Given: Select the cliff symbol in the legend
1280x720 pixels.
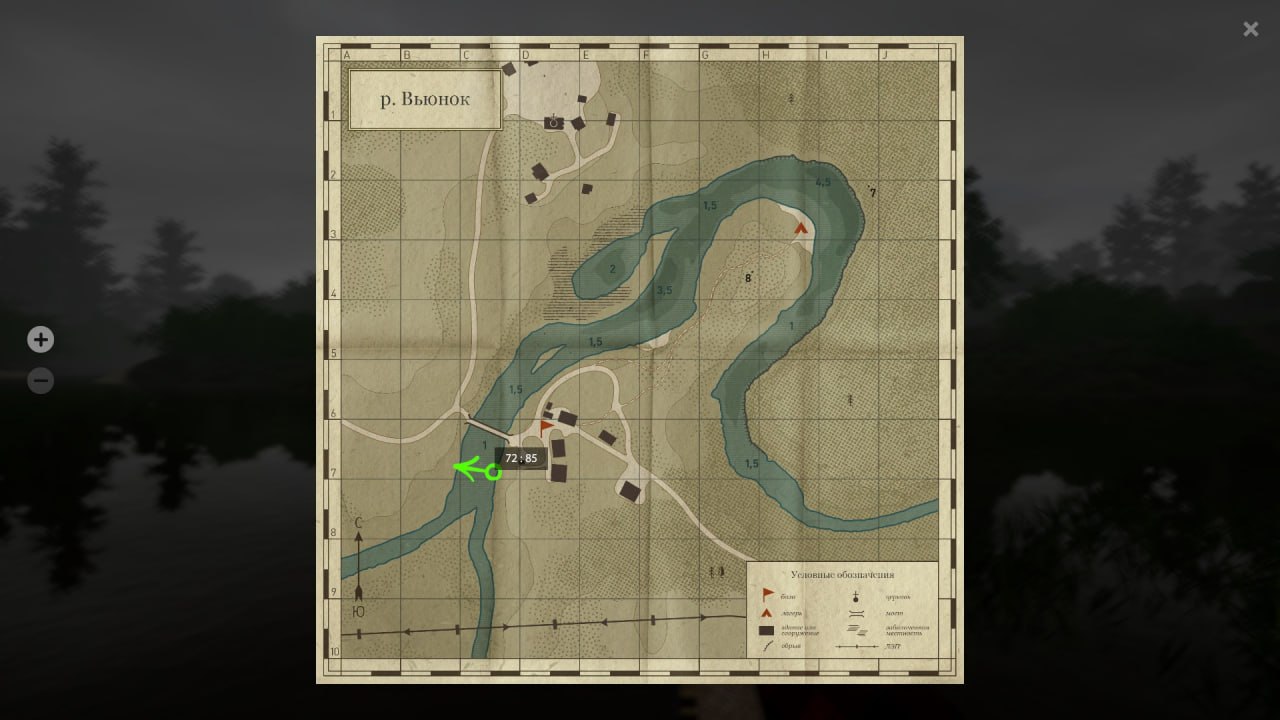Looking at the screenshot, I should tap(767, 646).
